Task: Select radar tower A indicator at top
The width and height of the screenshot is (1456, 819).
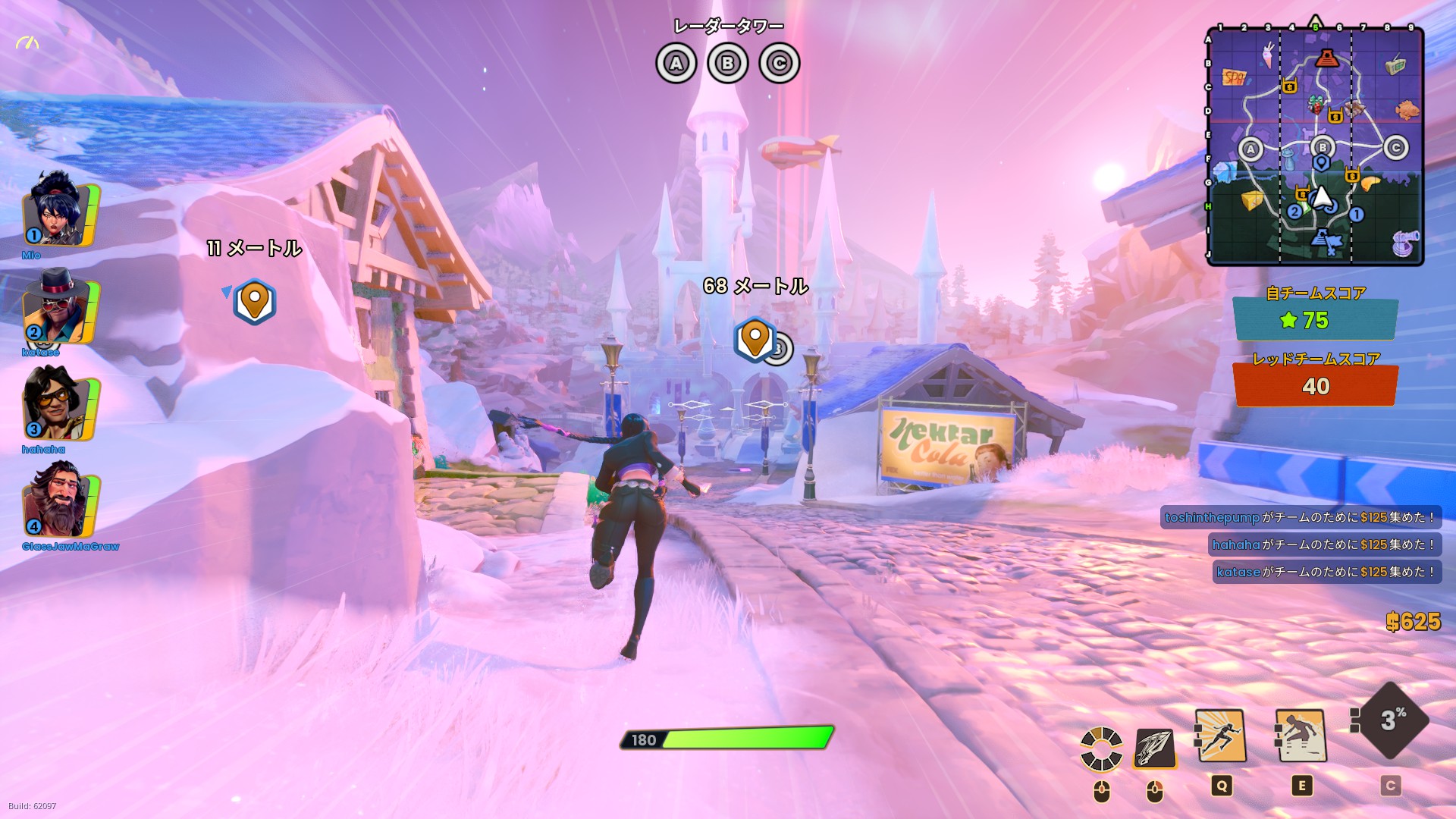Action: coord(676,63)
